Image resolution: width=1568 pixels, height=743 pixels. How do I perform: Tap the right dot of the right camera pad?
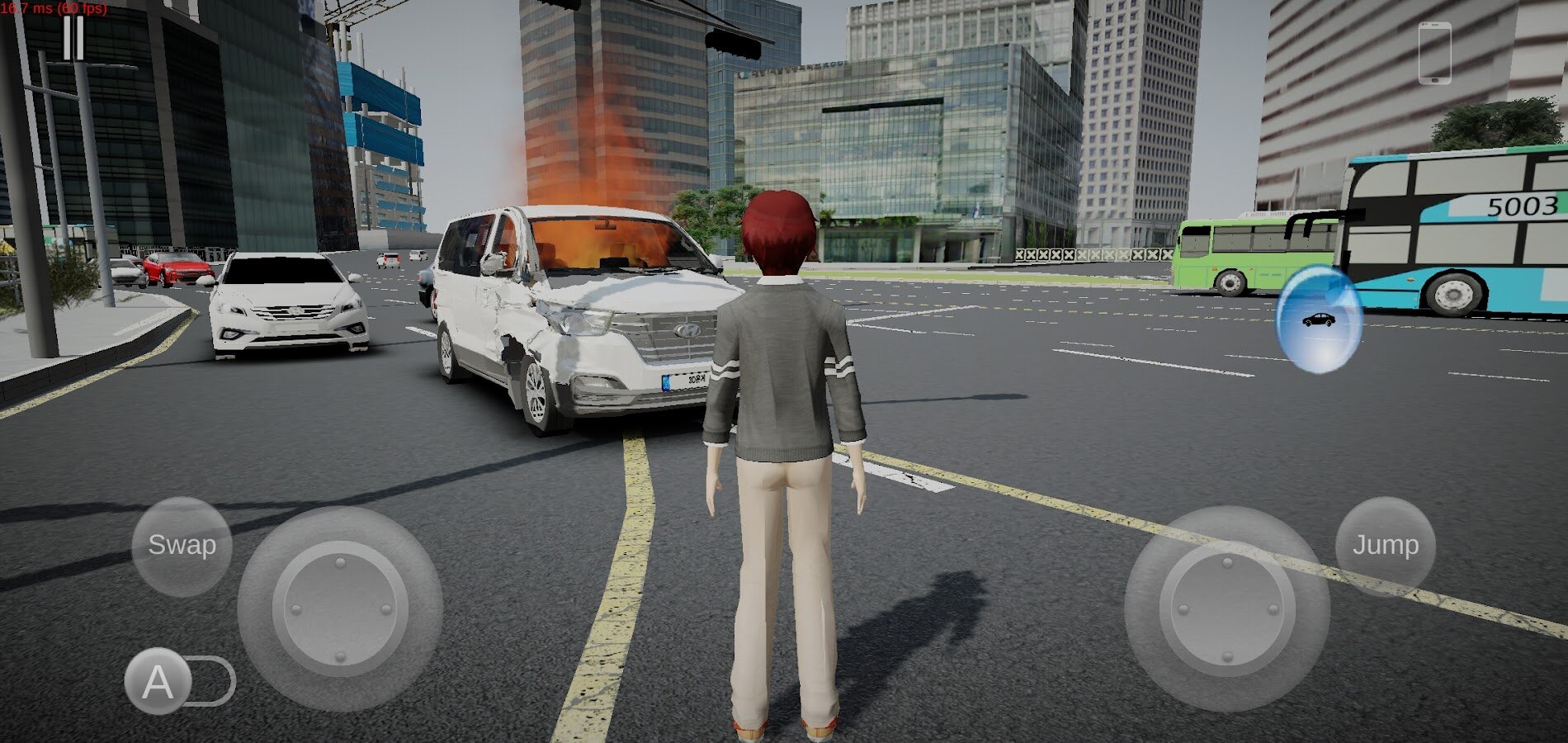pos(1273,608)
